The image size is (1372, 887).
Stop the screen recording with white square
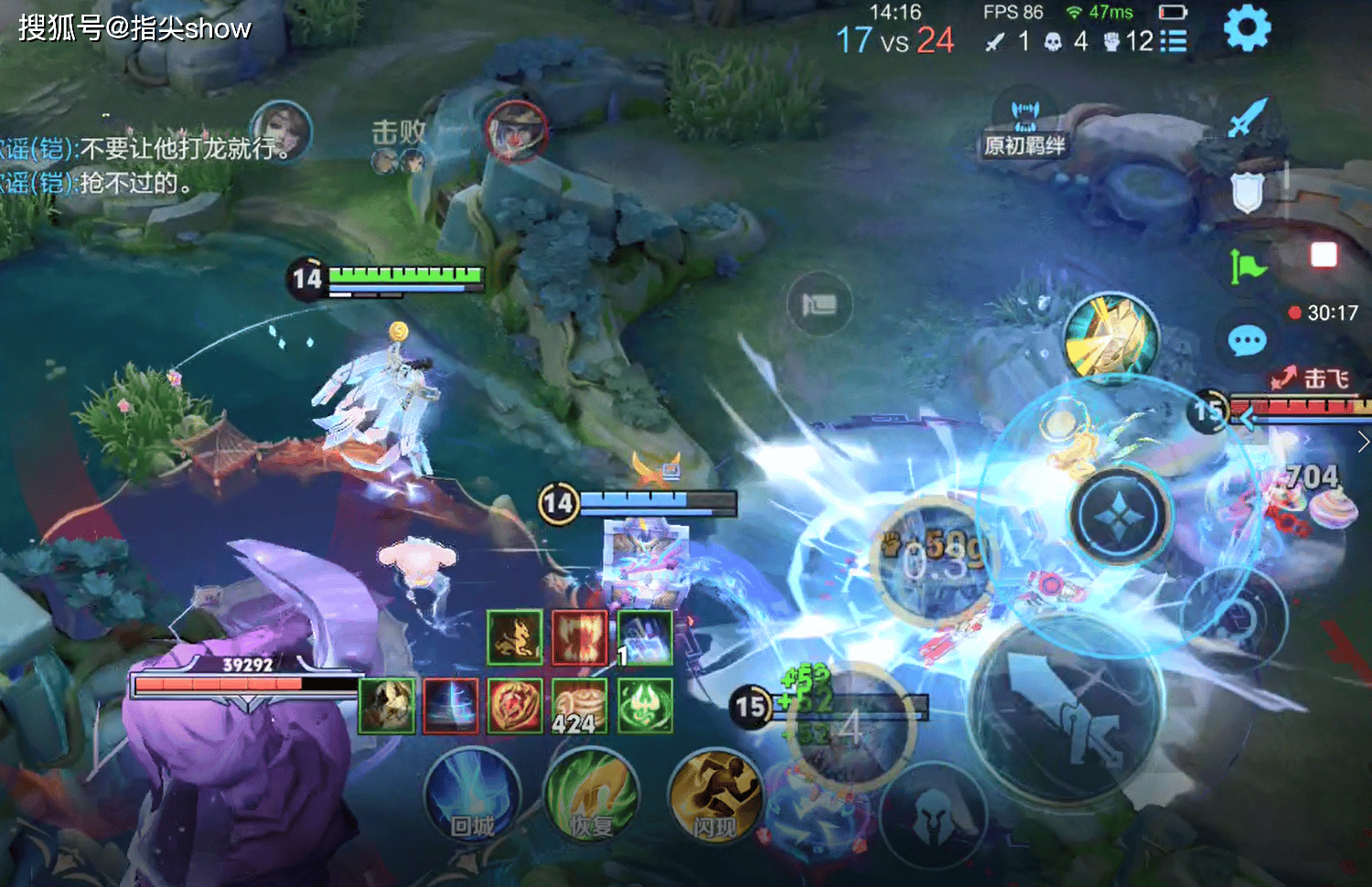click(1324, 254)
